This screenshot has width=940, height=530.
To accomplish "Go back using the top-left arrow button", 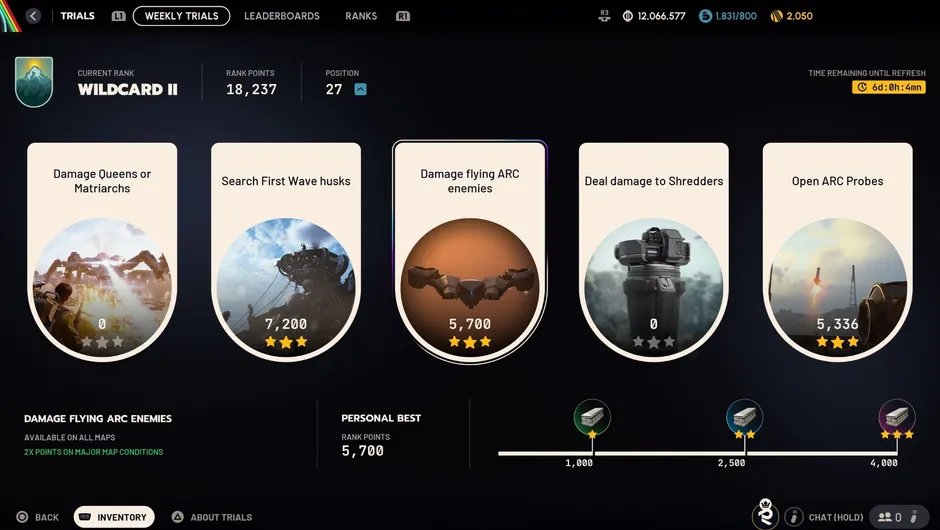I will pyautogui.click(x=34, y=16).
